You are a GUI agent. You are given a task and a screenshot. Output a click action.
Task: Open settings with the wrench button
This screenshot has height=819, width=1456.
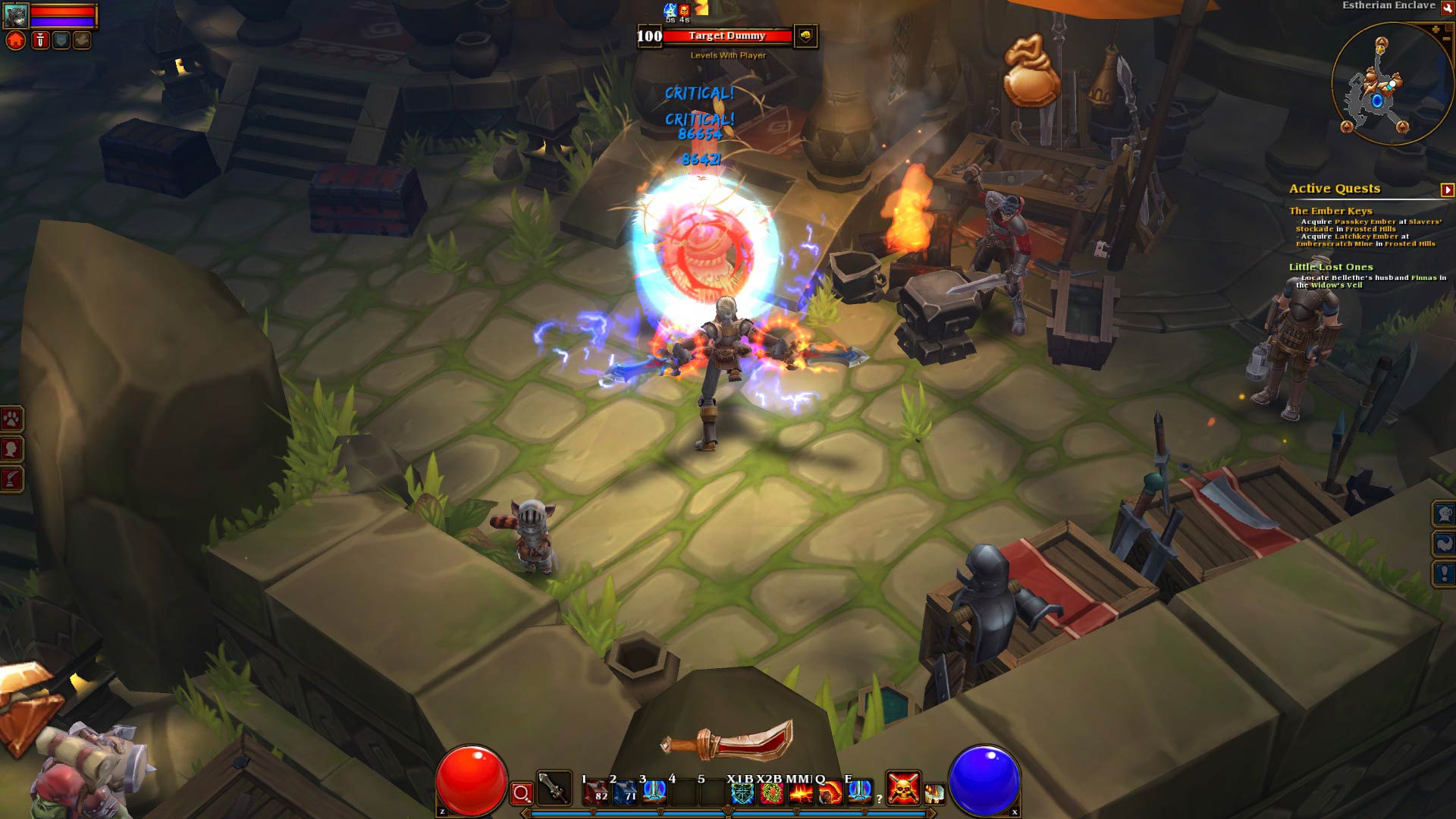1446,7
